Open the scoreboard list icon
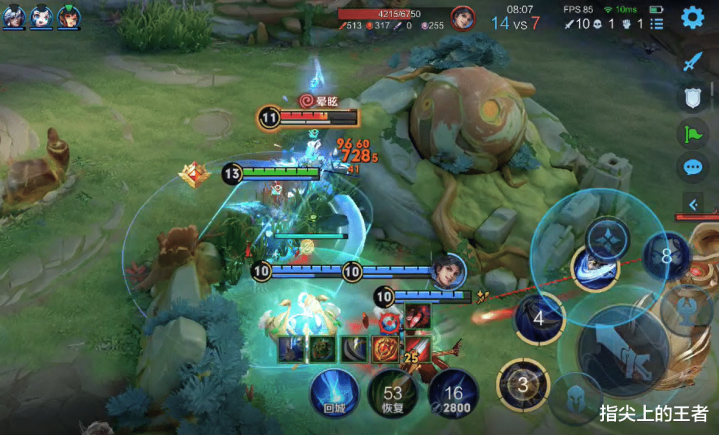Viewport: 719px width, 435px height. point(657,22)
